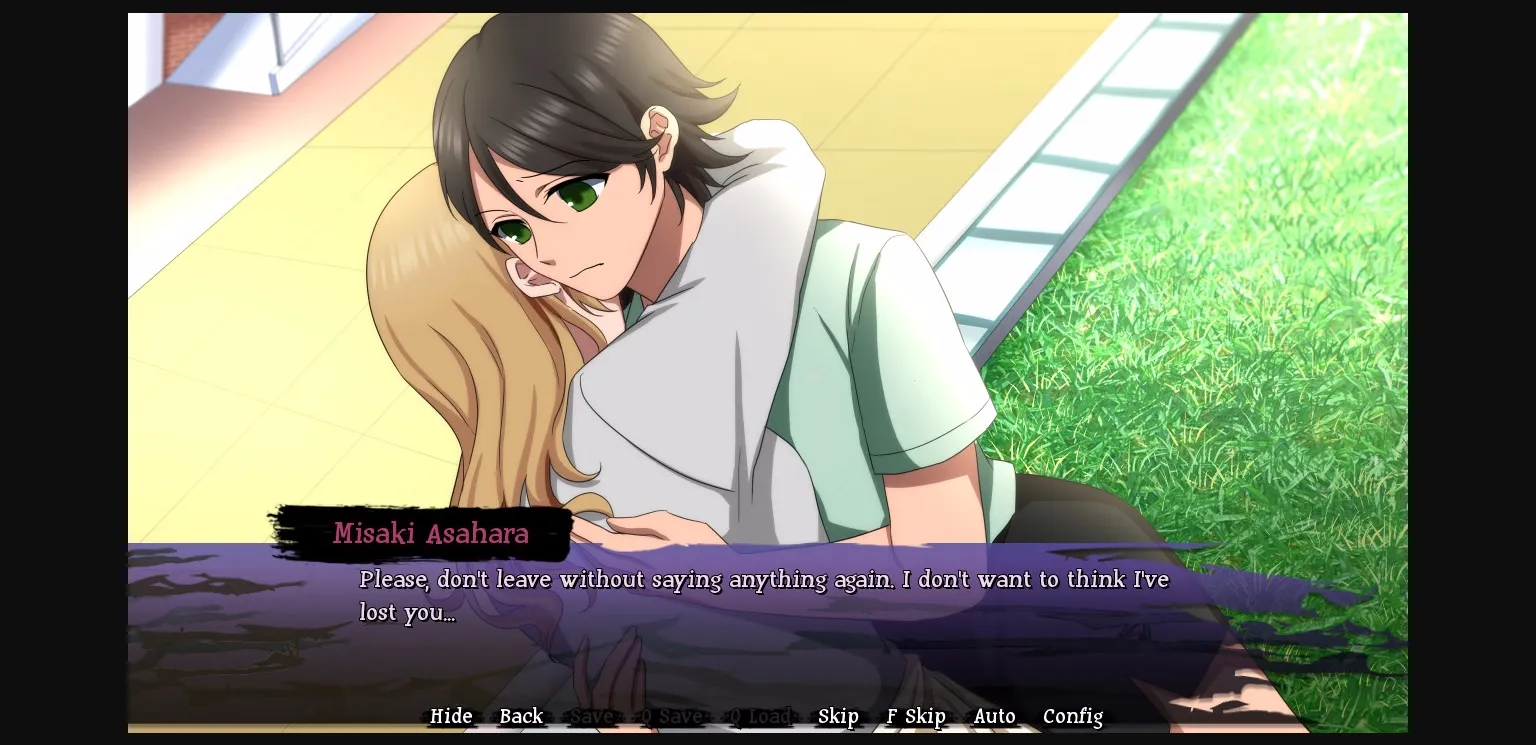The image size is (1536, 745).
Task: Click the Misaki Asahara name plate
Action: pos(429,535)
